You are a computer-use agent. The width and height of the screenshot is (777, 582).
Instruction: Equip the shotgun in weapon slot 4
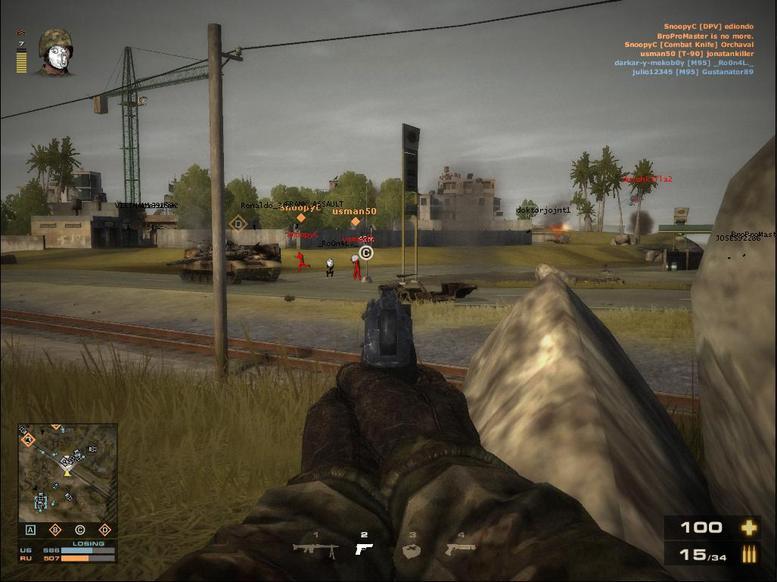click(x=460, y=547)
